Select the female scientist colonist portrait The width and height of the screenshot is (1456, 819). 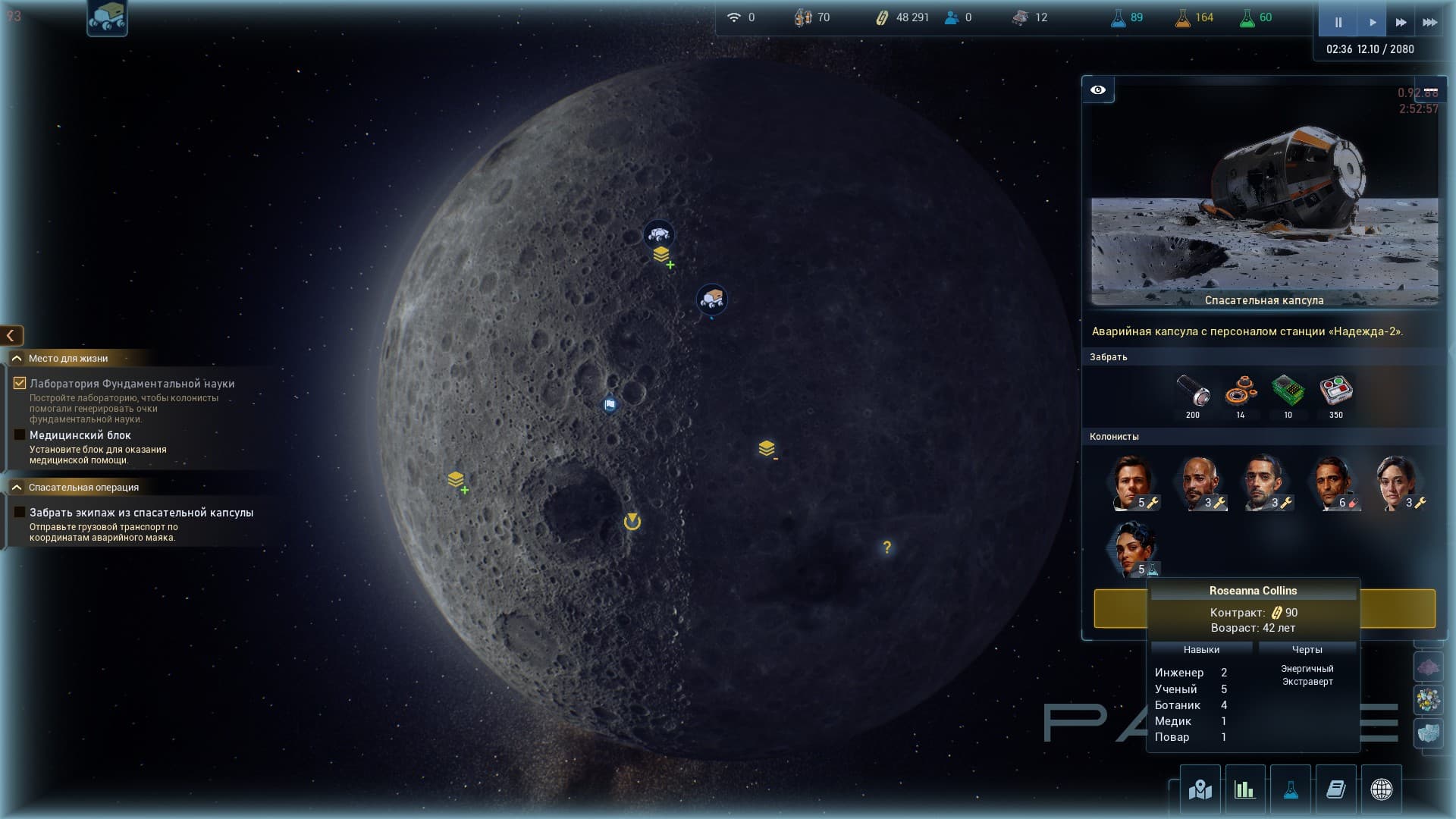coord(1134,549)
